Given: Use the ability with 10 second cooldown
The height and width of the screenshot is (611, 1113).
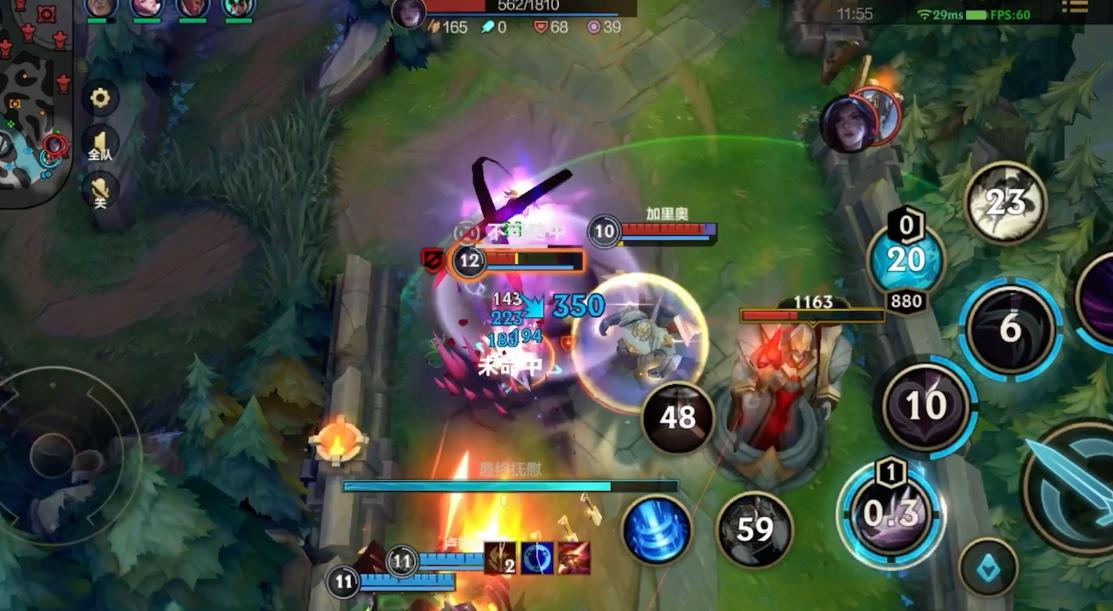Looking at the screenshot, I should click(926, 405).
